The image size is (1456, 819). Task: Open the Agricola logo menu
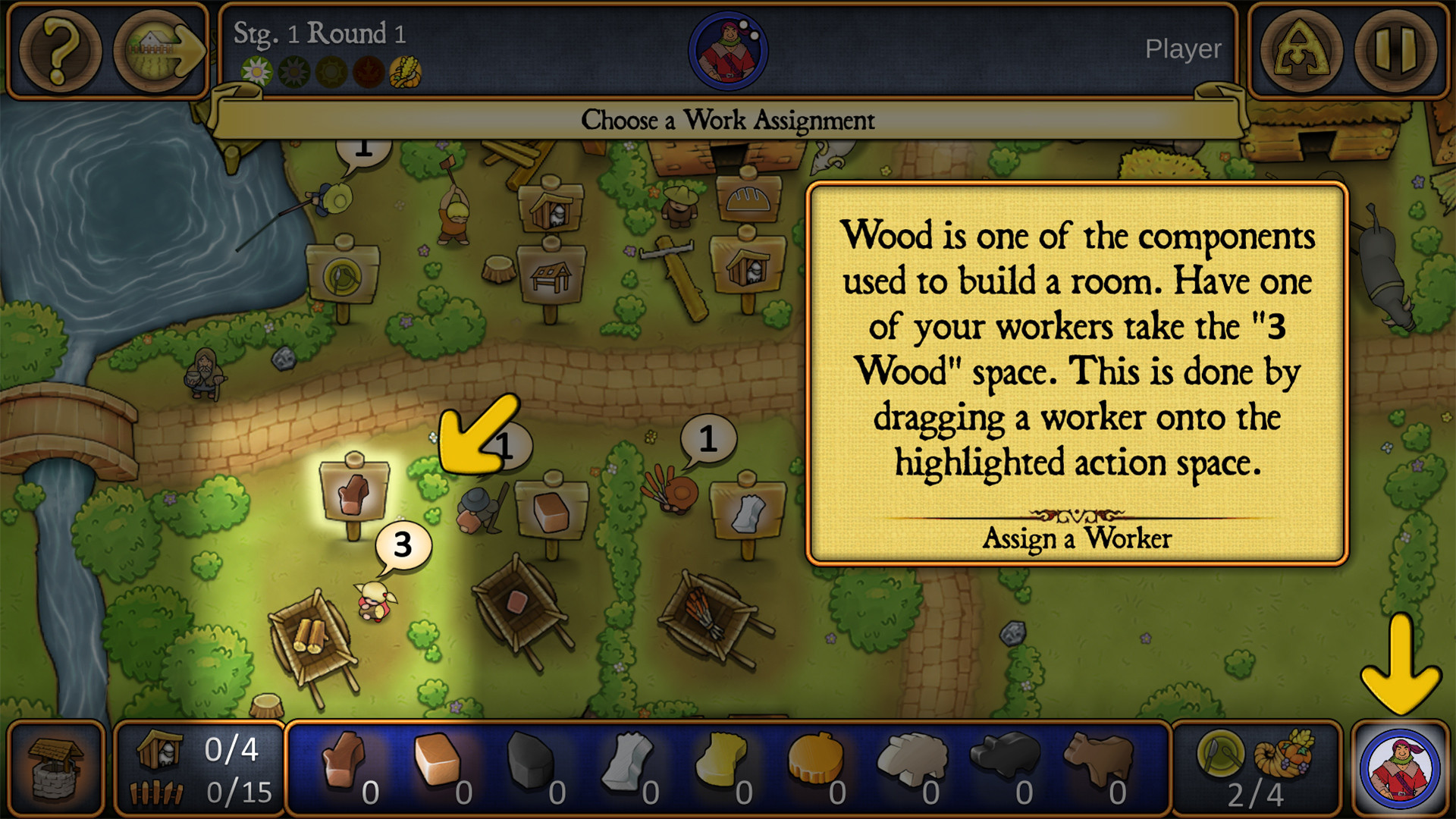(1301, 51)
